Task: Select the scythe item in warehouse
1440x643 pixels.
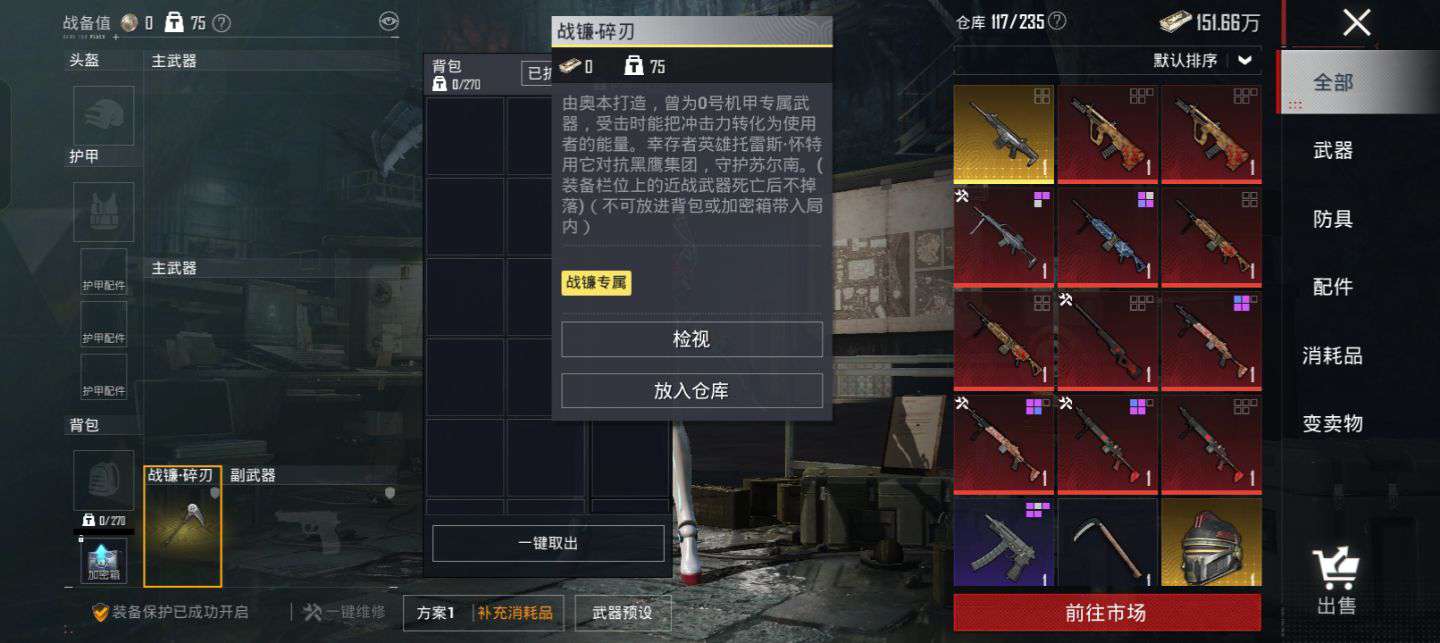Action: pos(1106,543)
